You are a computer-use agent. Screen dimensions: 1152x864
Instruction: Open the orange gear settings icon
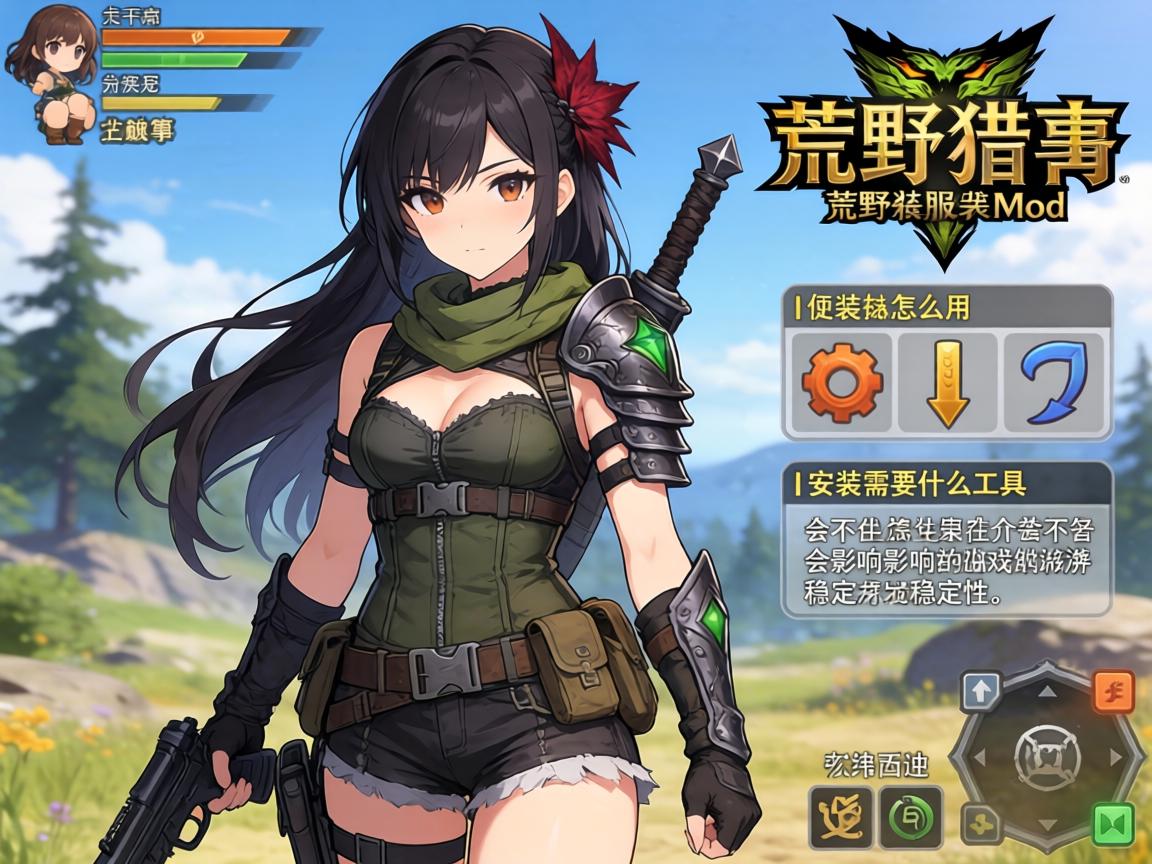pyautogui.click(x=842, y=382)
